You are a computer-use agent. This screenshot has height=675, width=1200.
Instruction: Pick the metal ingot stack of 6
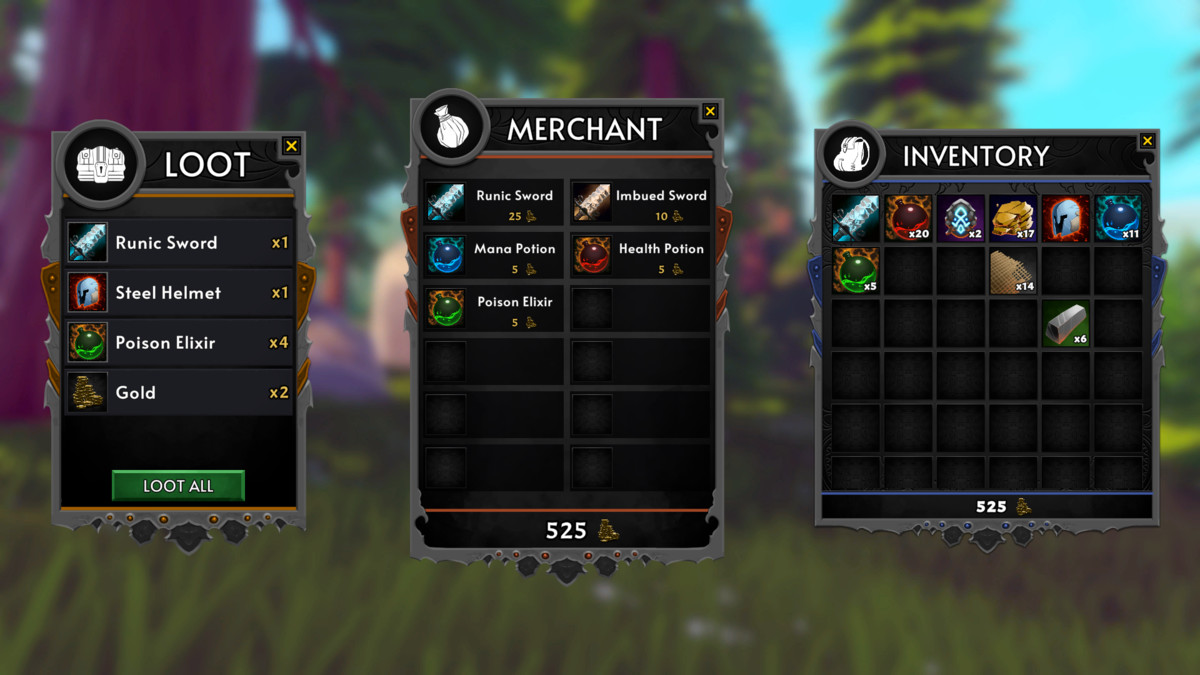click(x=1064, y=324)
